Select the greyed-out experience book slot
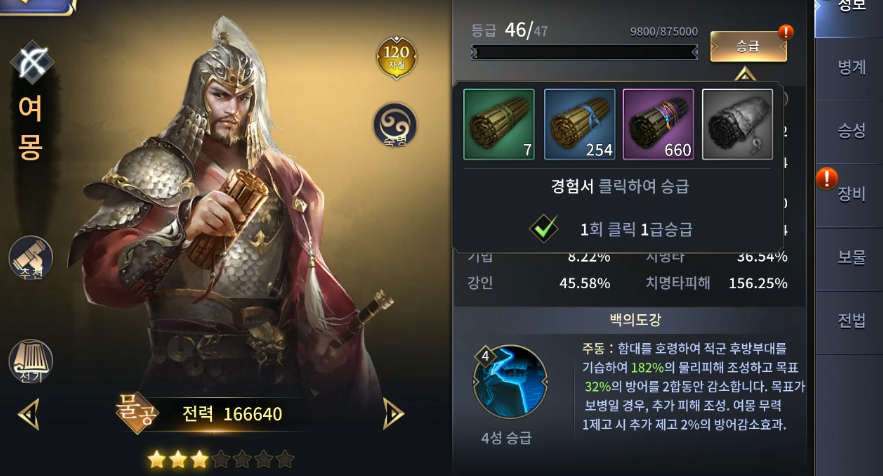This screenshot has width=883, height=476. coord(737,124)
